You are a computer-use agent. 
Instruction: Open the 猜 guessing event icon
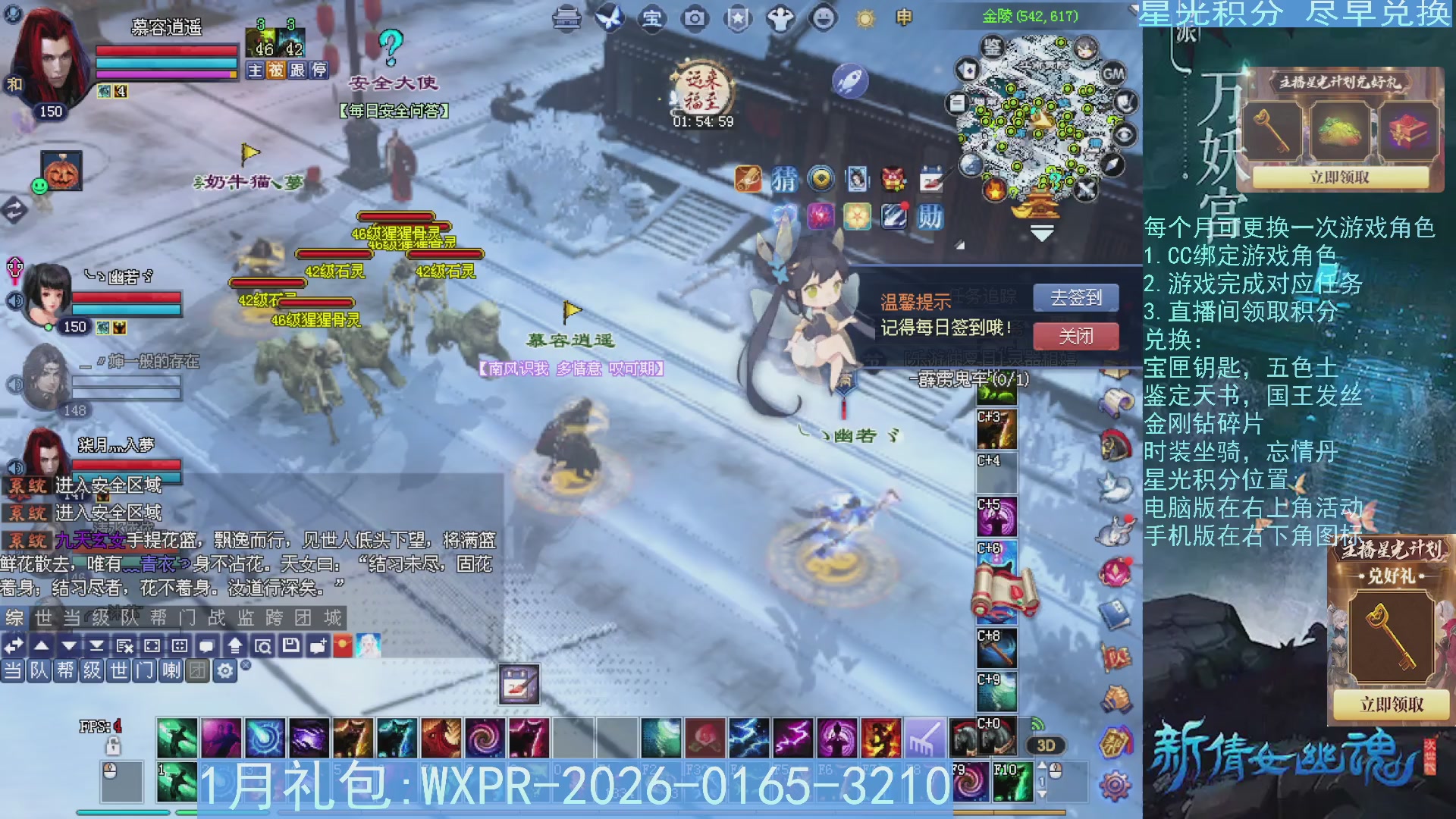point(786,180)
